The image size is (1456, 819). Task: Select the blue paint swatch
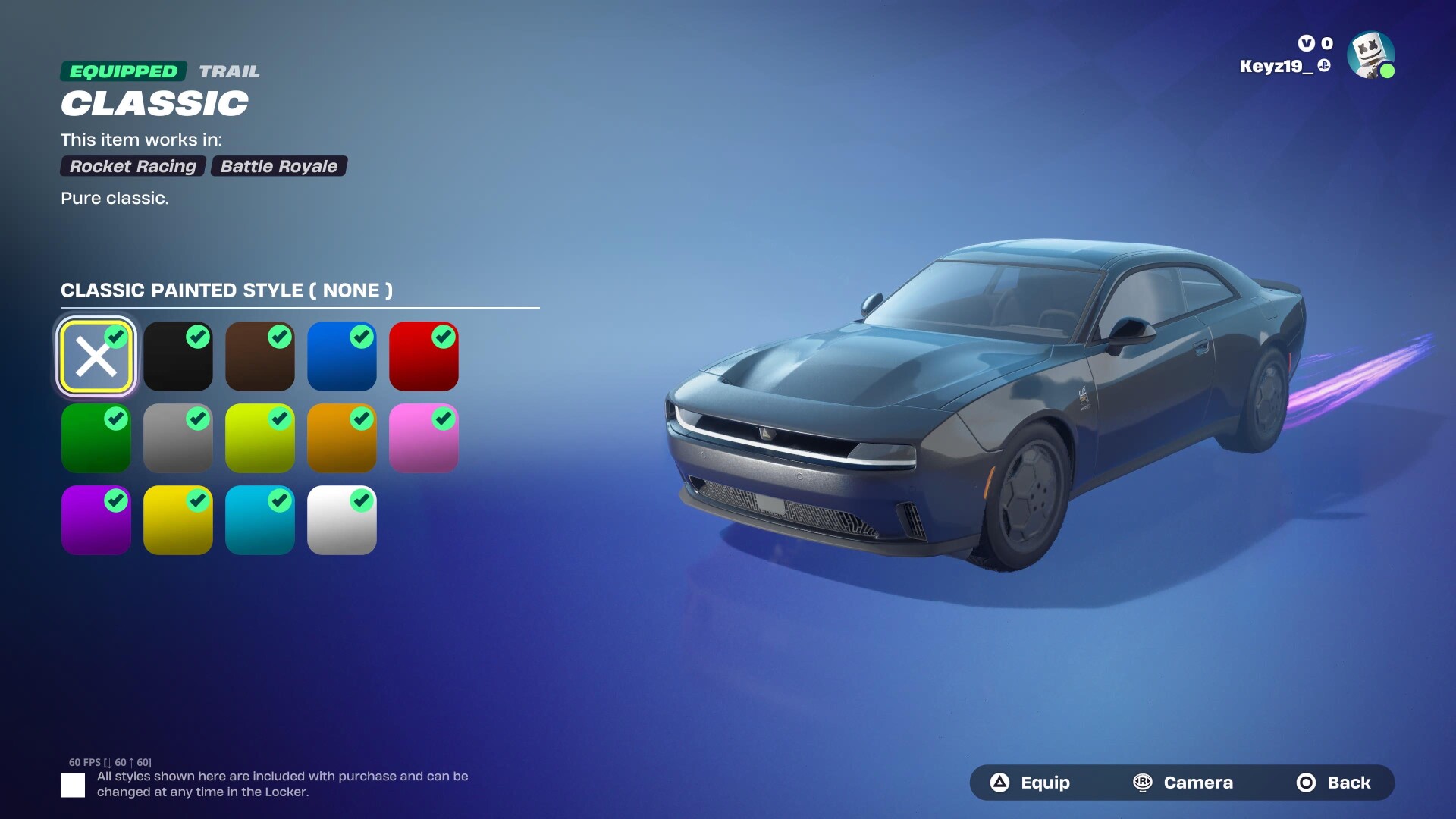click(342, 356)
